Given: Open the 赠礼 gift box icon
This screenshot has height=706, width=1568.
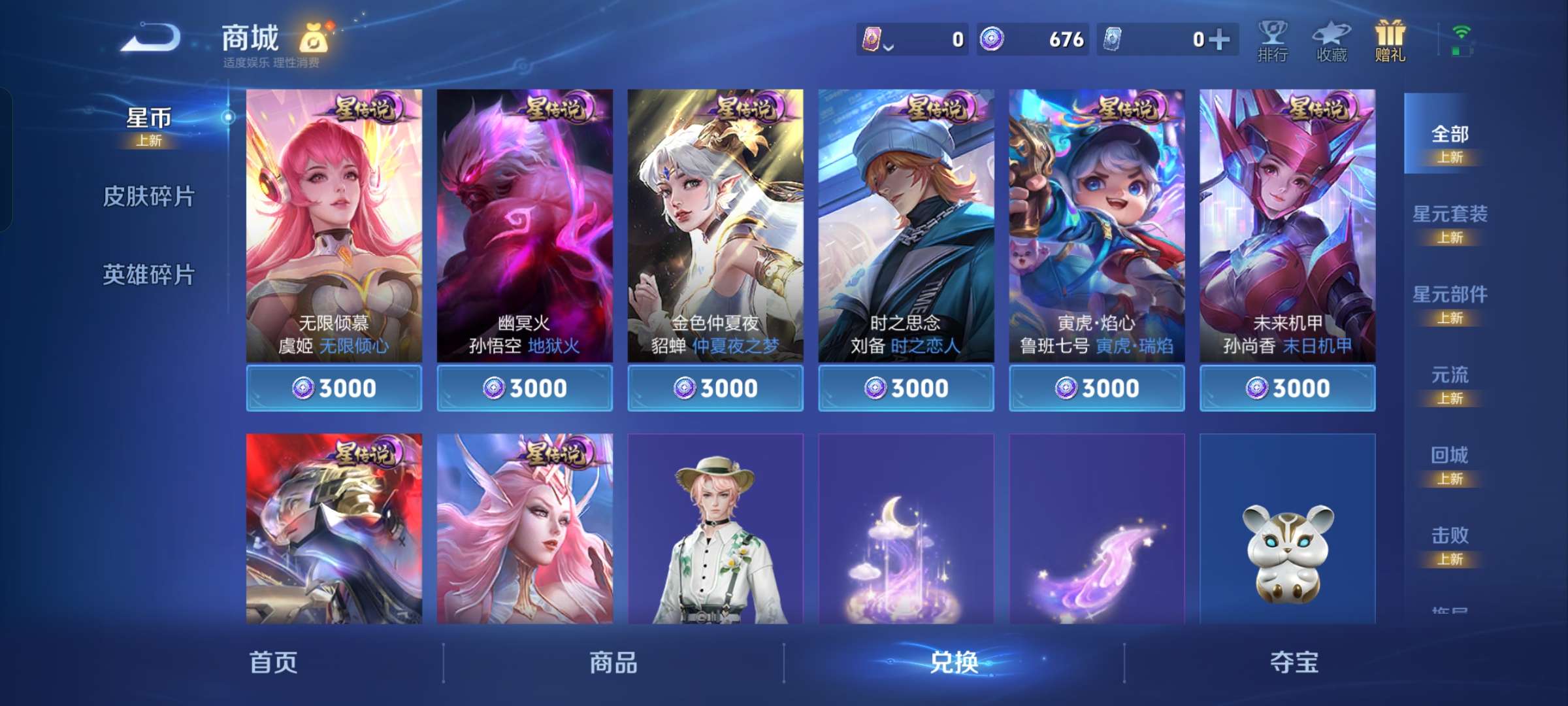Looking at the screenshot, I should (x=1389, y=41).
